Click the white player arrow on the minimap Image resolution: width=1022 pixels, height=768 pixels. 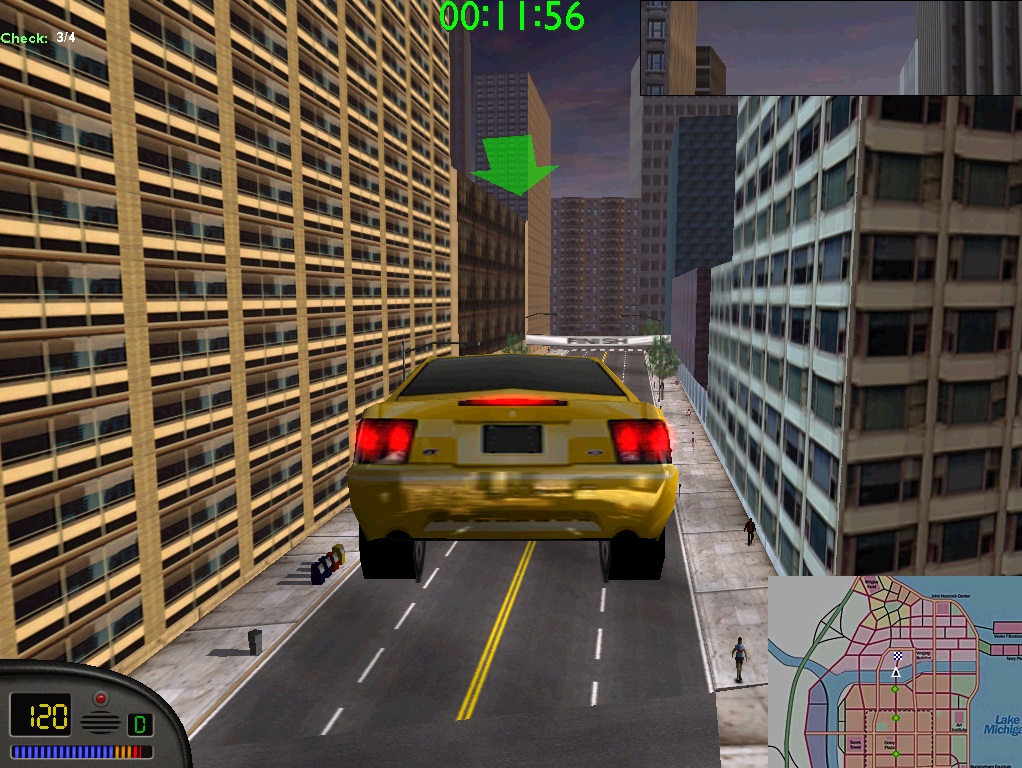[x=896, y=673]
